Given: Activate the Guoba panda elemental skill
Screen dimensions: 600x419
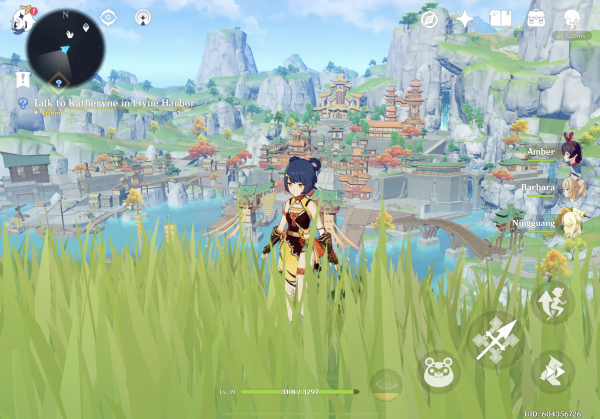Looking at the screenshot, I should [x=438, y=374].
